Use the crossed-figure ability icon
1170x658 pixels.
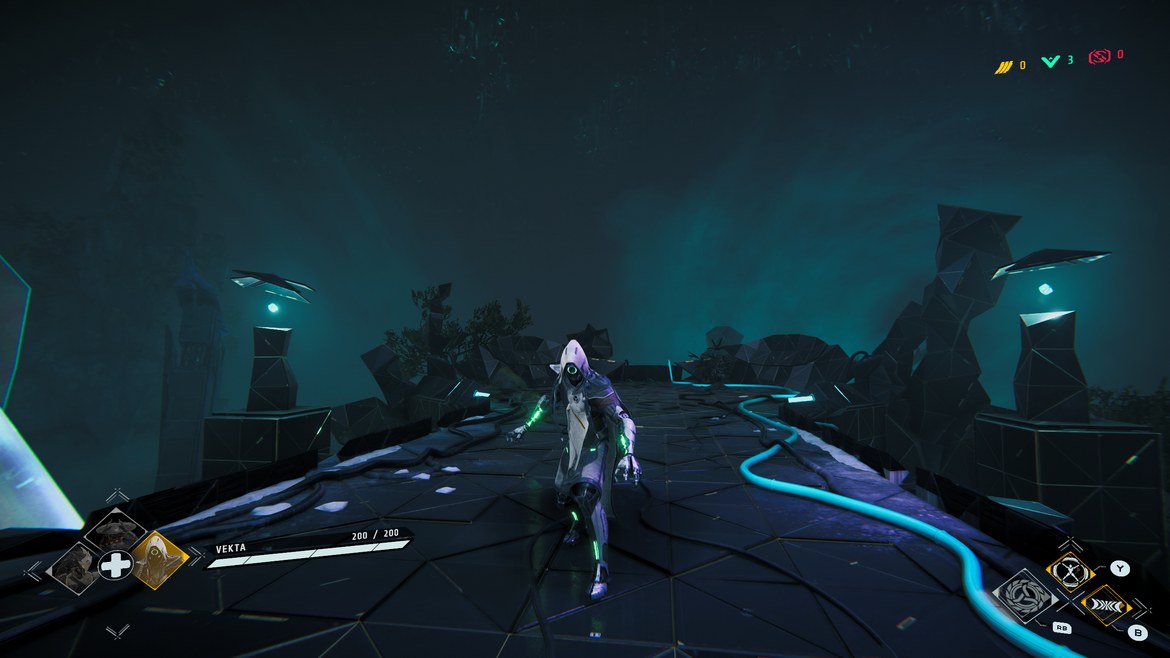tap(1070, 571)
